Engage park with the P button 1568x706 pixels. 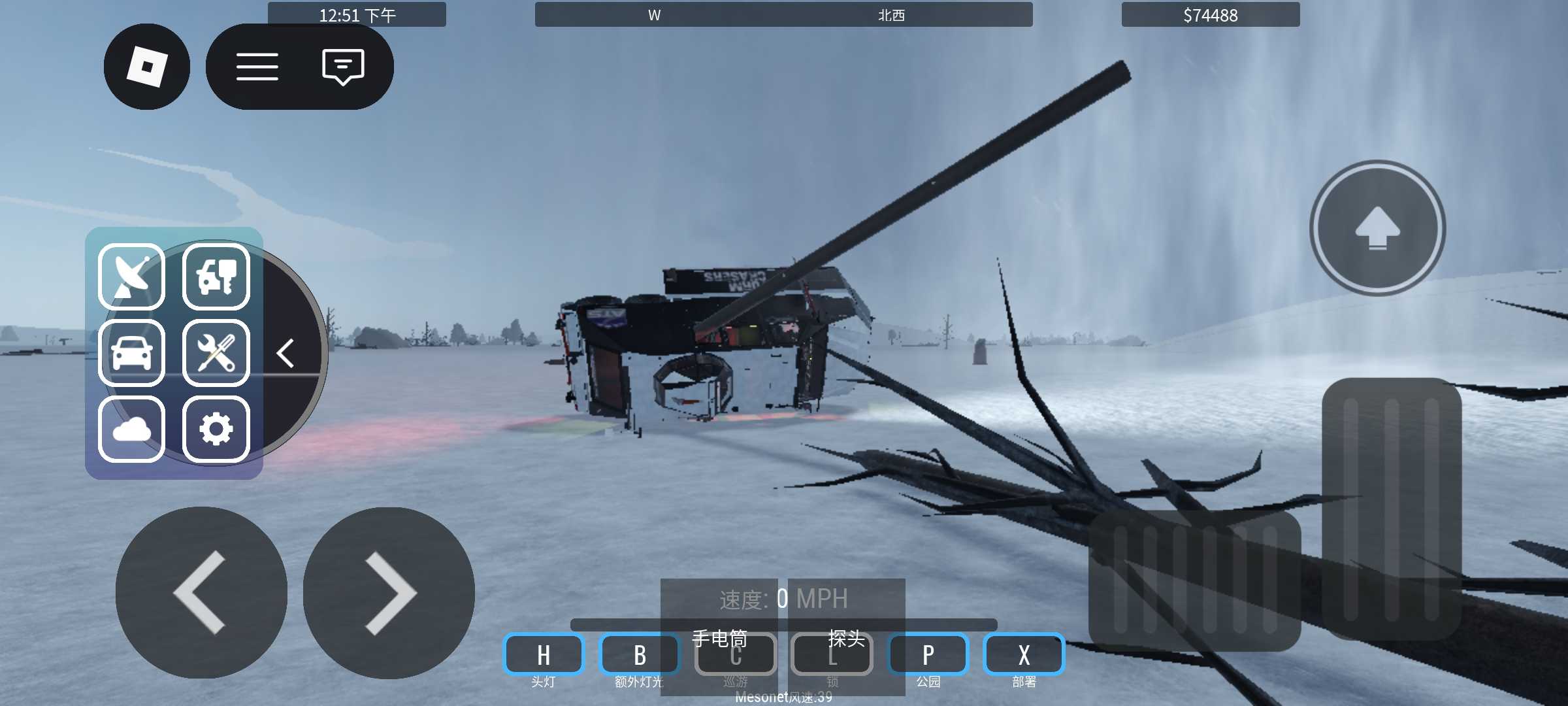[928, 654]
